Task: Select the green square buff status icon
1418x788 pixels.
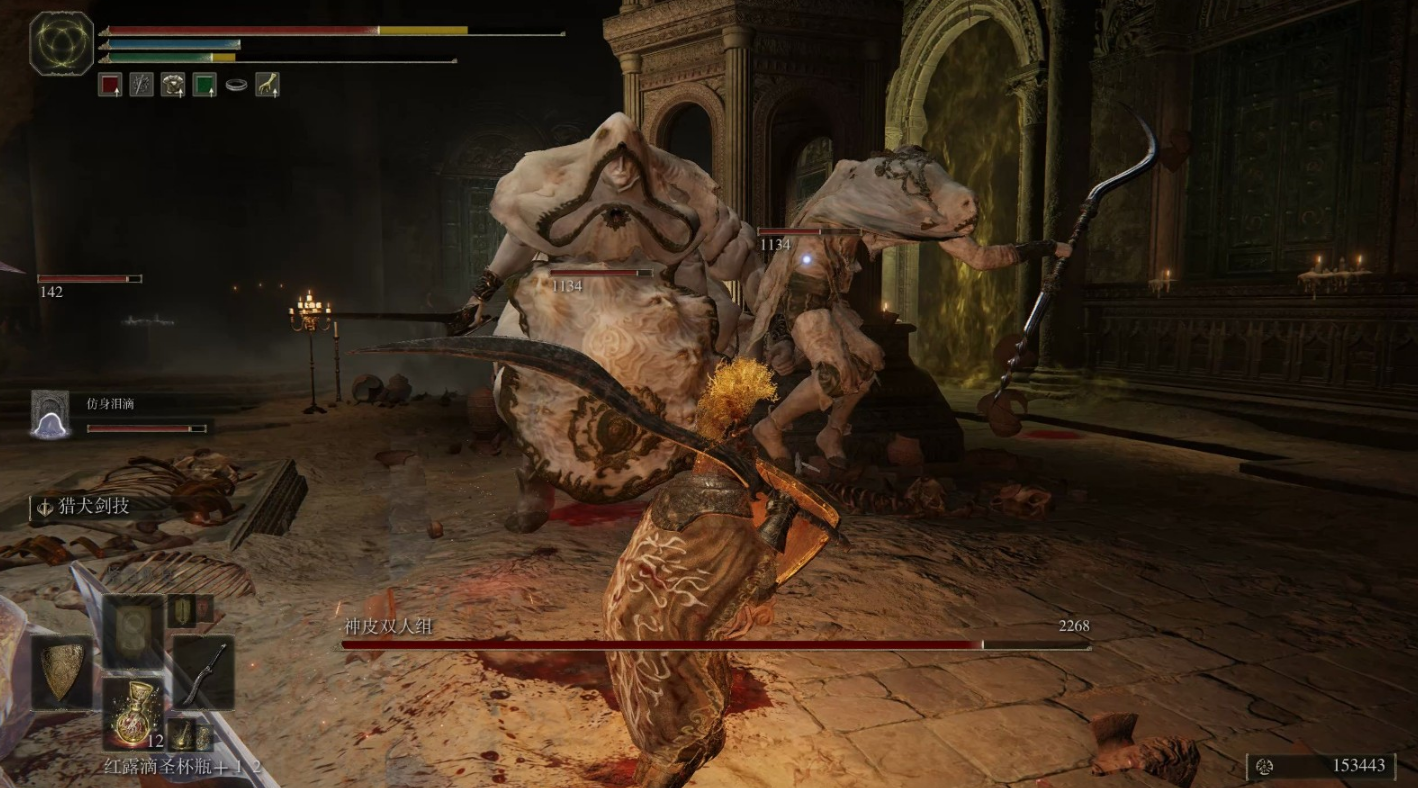Action: point(204,85)
